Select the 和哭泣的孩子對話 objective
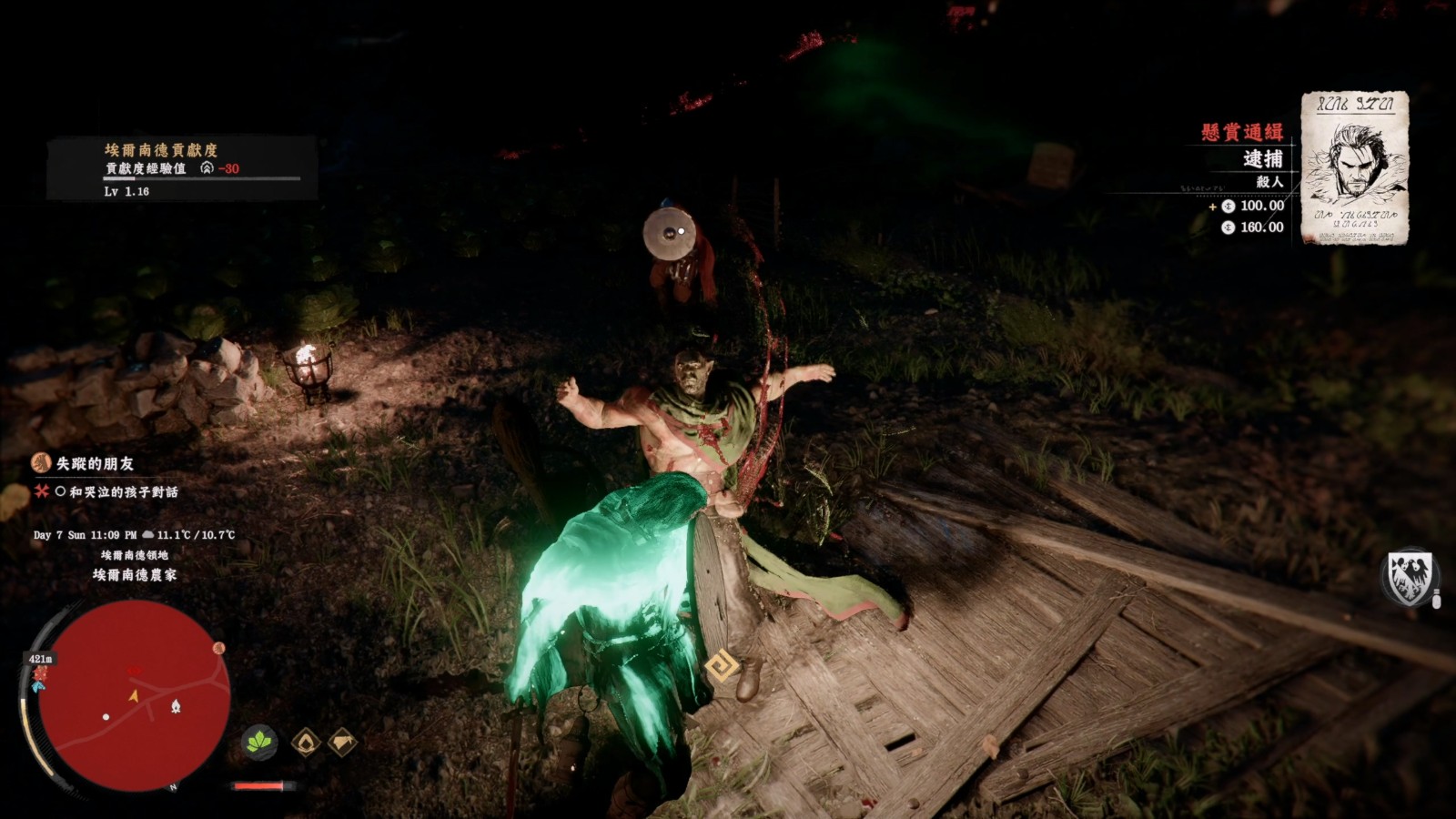Viewport: 1456px width, 819px height. [123, 491]
